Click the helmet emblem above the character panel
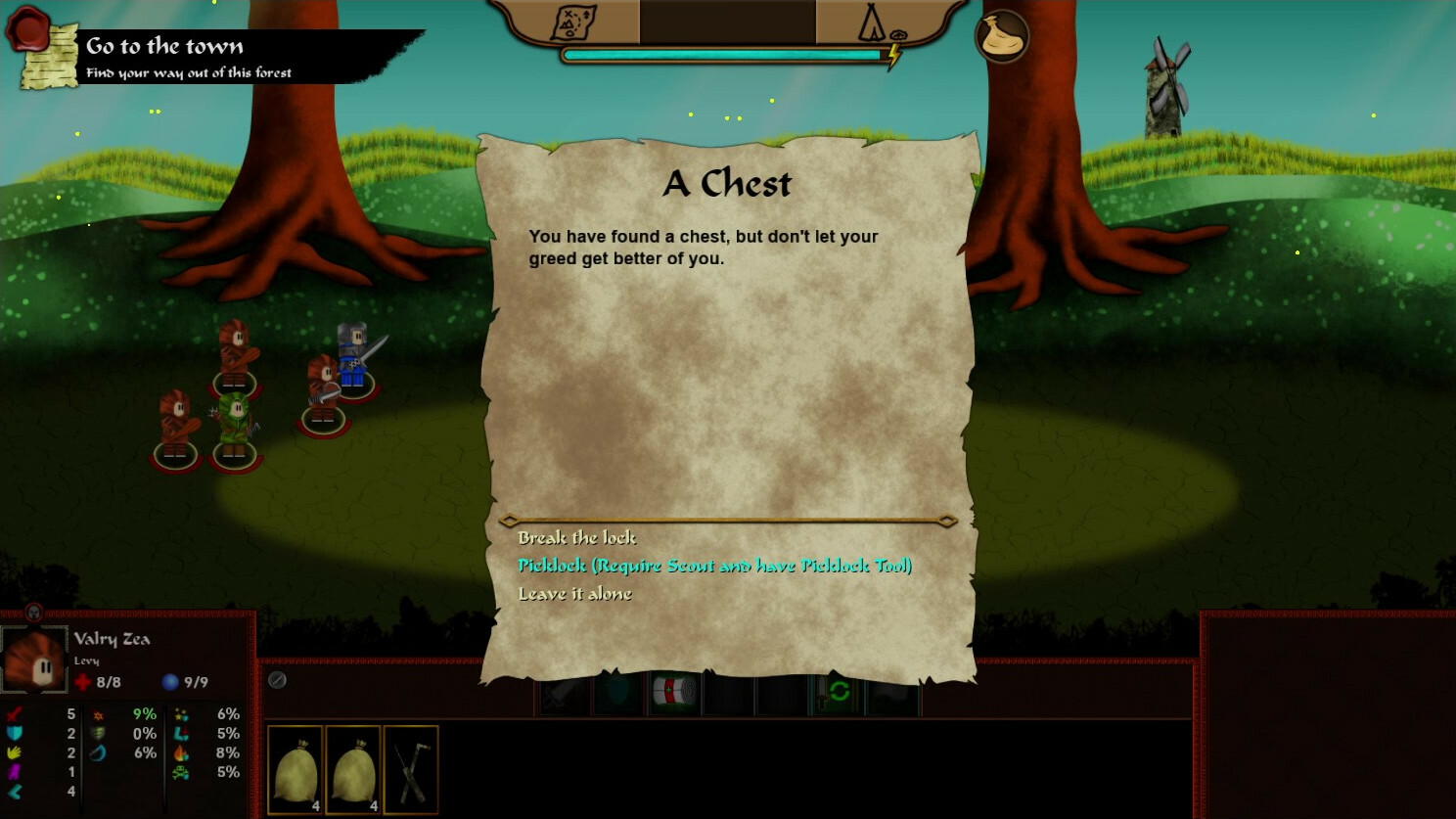 tap(34, 612)
